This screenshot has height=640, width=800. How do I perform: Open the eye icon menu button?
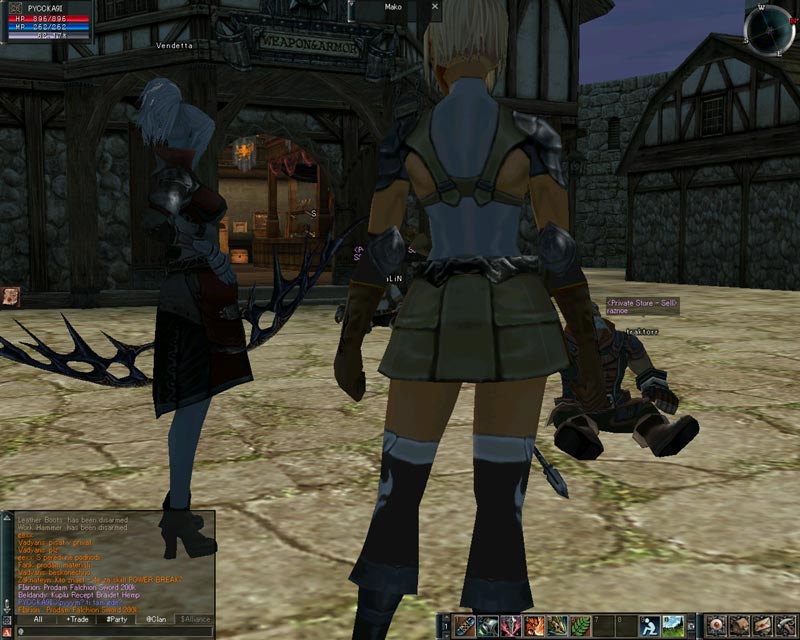pos(716,626)
